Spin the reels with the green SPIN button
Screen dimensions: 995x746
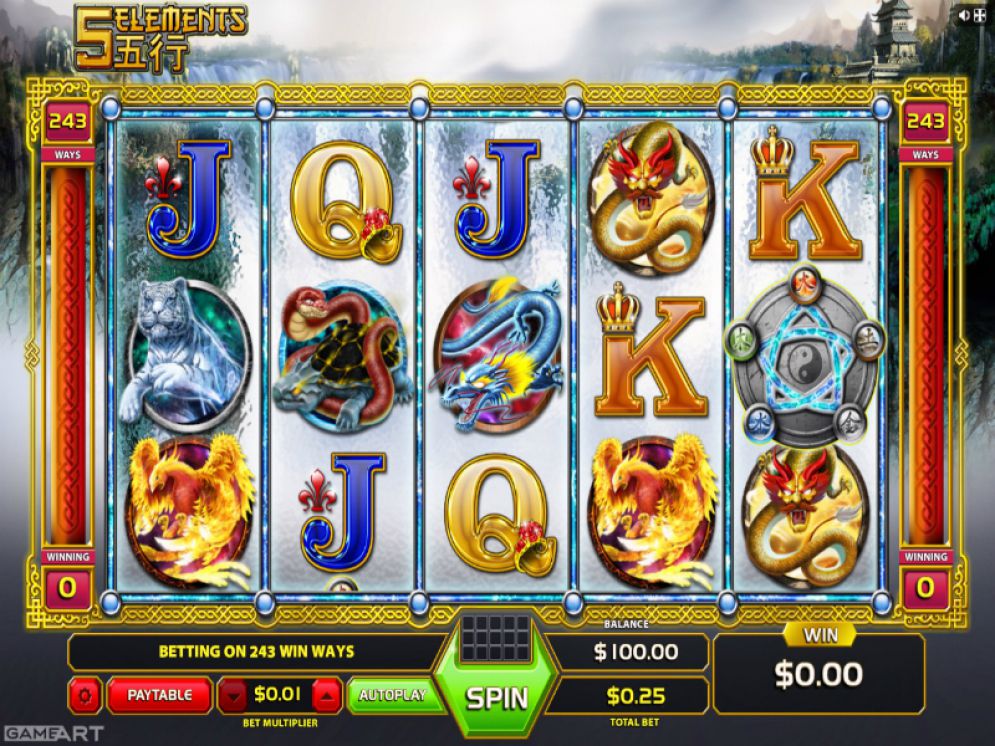(497, 696)
